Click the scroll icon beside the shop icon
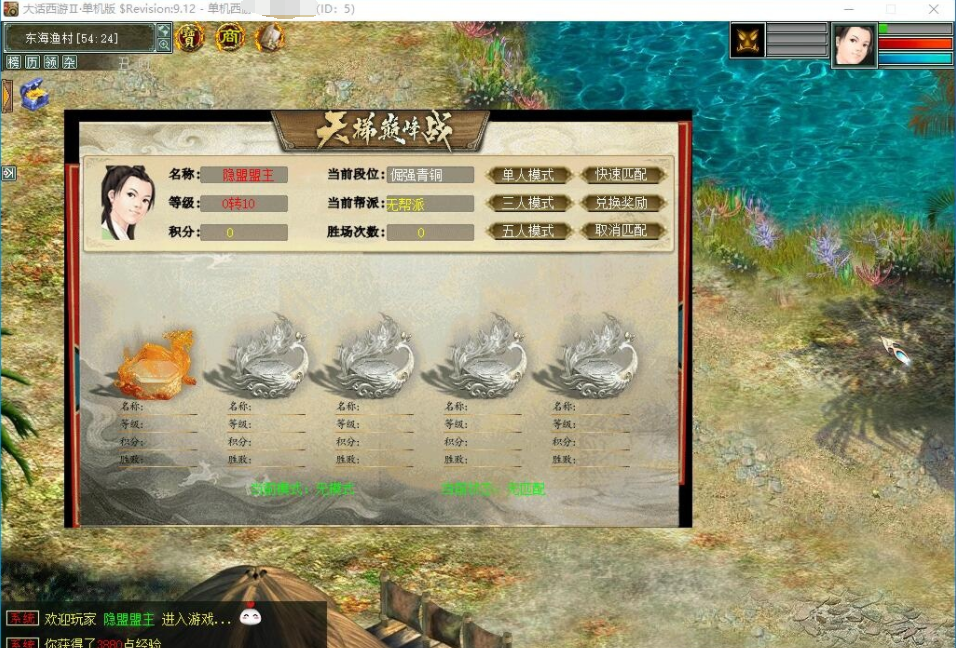The width and height of the screenshot is (956, 648). coord(270,38)
